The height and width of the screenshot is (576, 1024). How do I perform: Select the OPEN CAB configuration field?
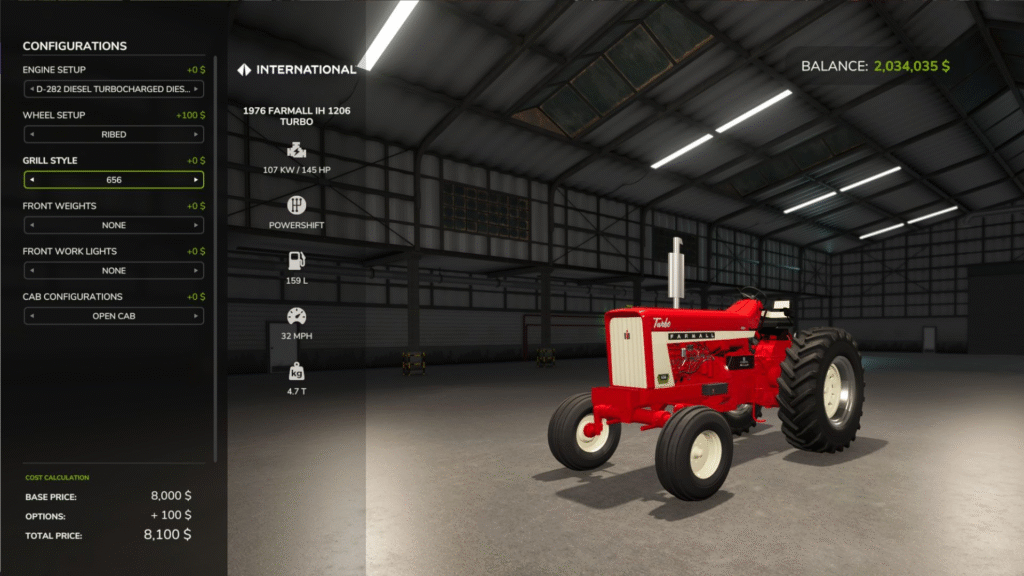point(113,316)
